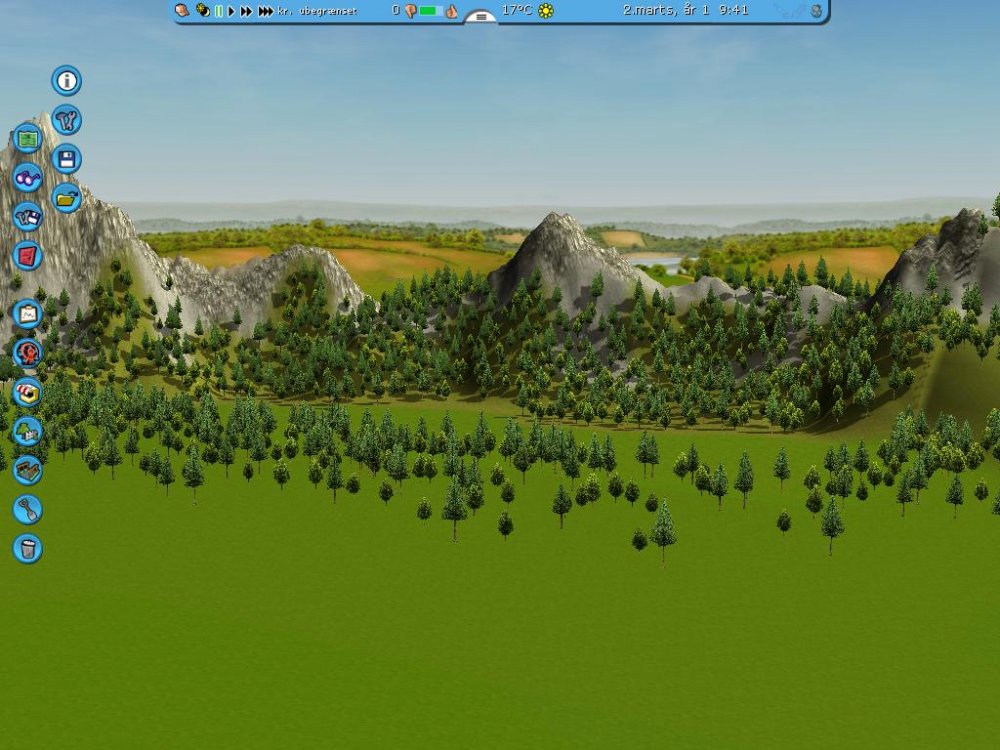Open the park management clipboard graph icon
The width and height of the screenshot is (1000, 750).
[x=28, y=314]
